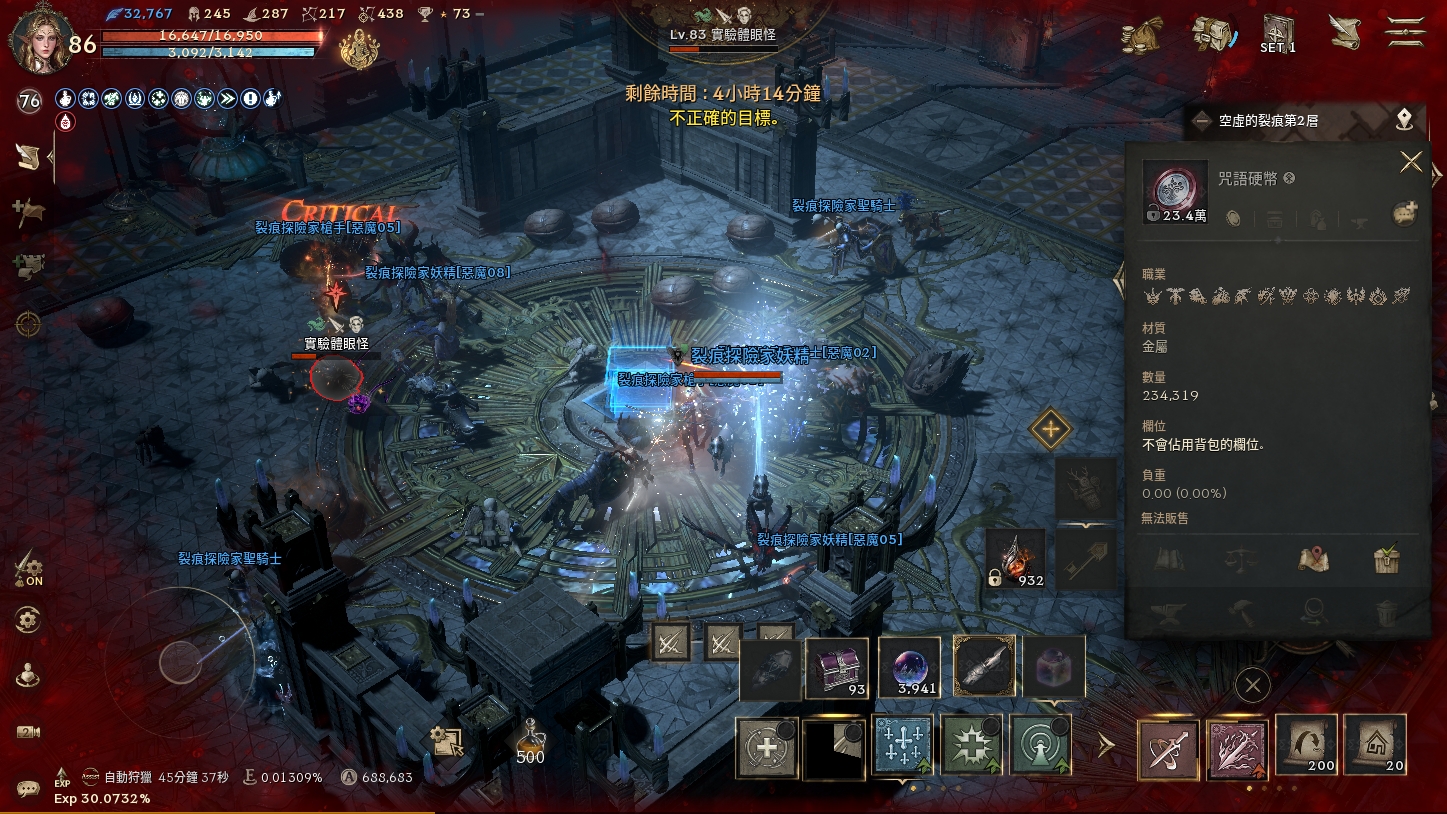Click the player character portrait
The image size is (1447, 814).
pyautogui.click(x=40, y=38)
